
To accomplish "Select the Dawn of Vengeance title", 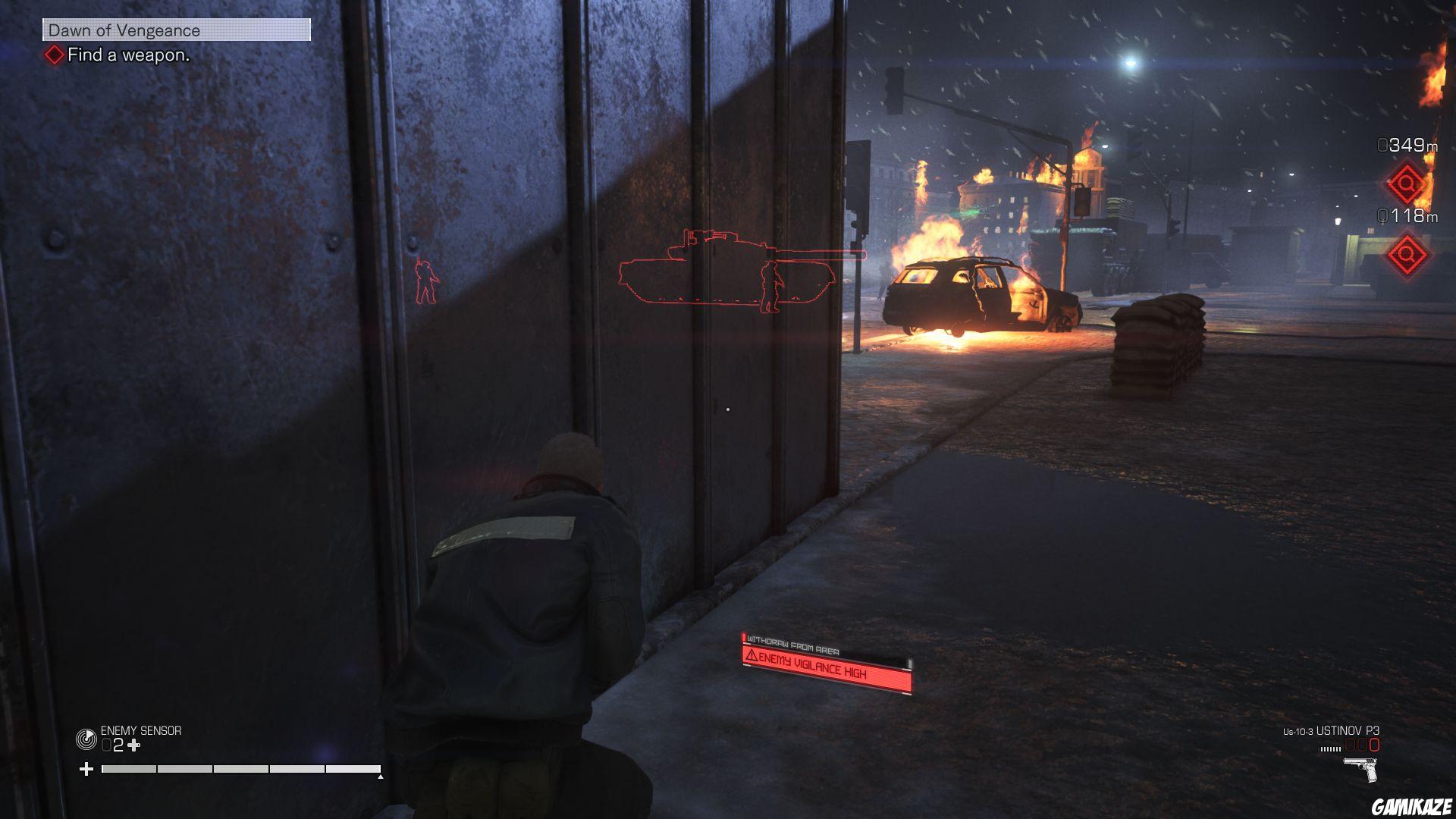I will point(123,31).
